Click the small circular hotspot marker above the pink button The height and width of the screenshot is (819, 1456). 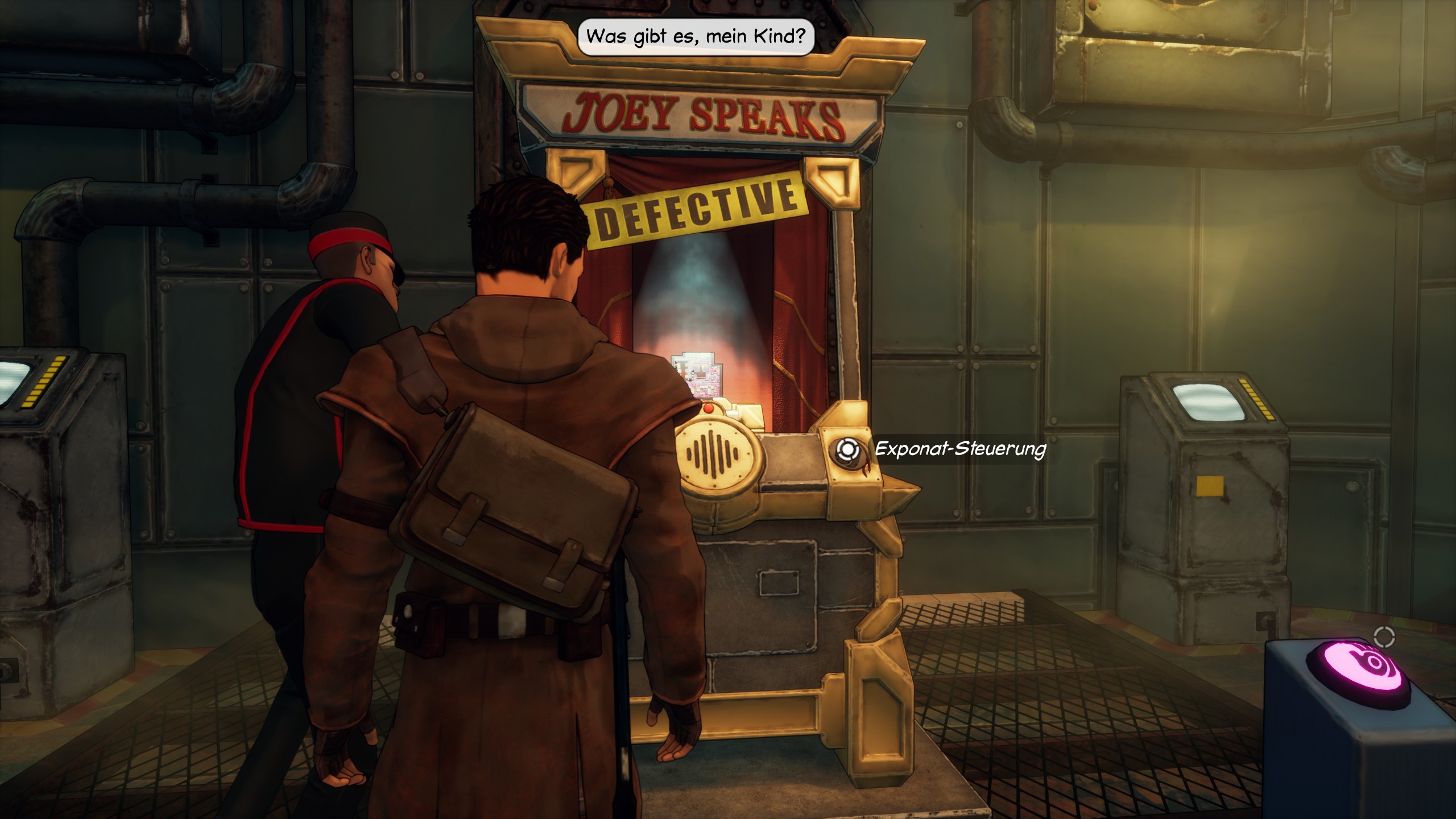[1384, 638]
